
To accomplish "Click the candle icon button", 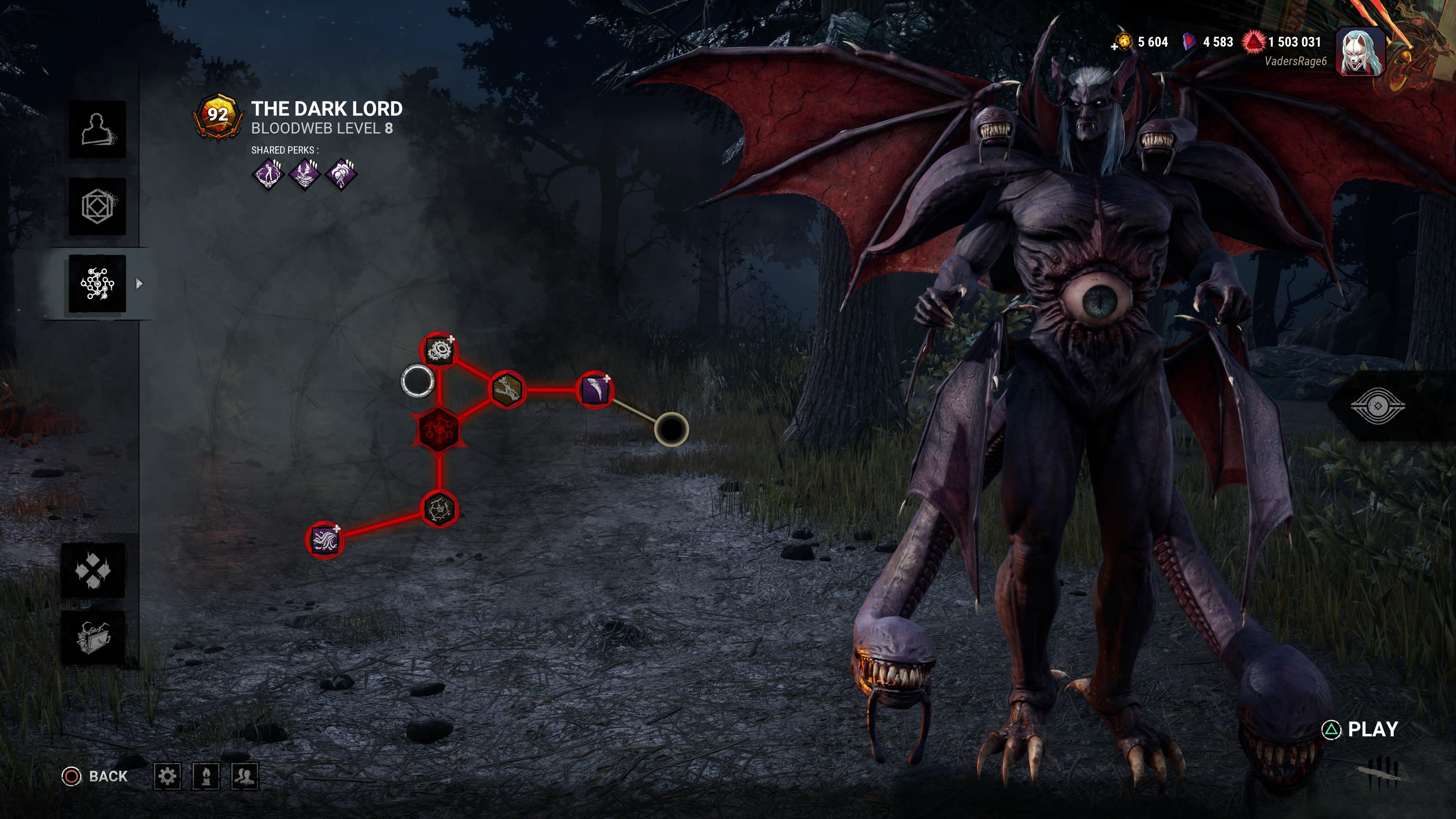I will [x=206, y=776].
